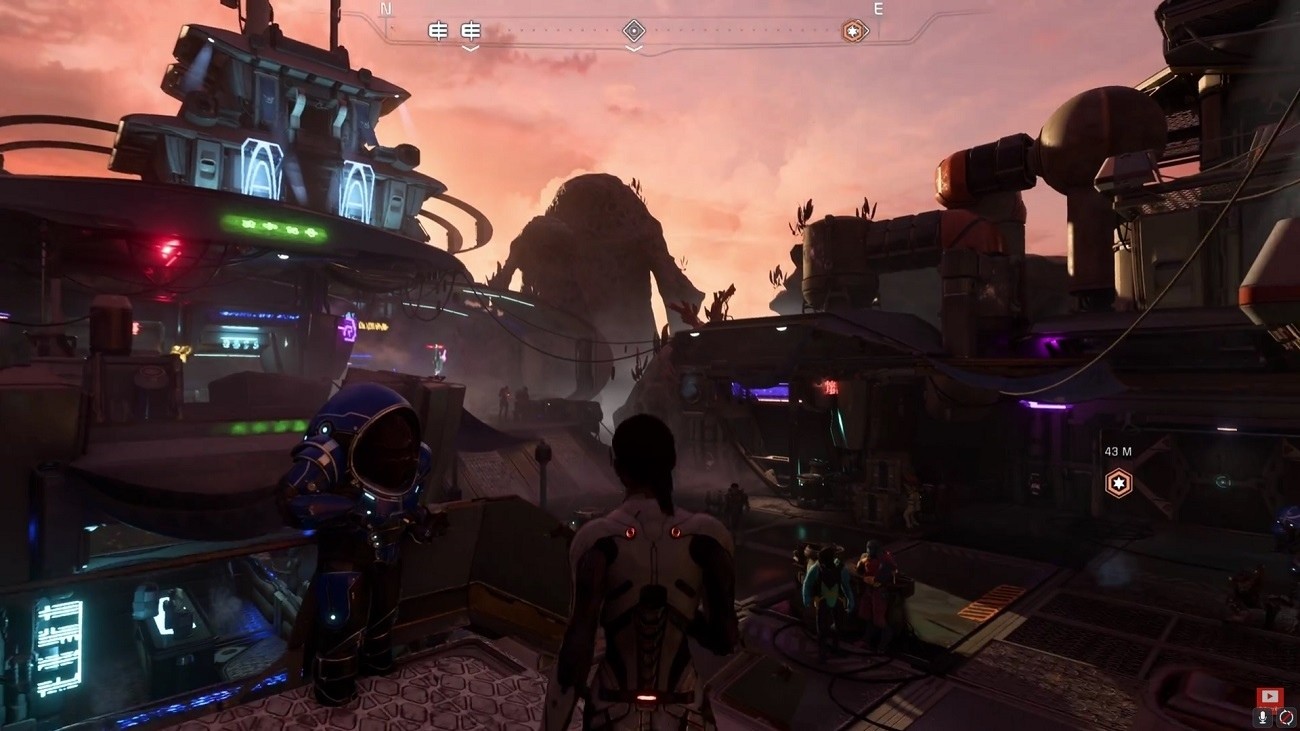
Task: Select the leftmost quest marker icon on the compass
Action: [436, 30]
